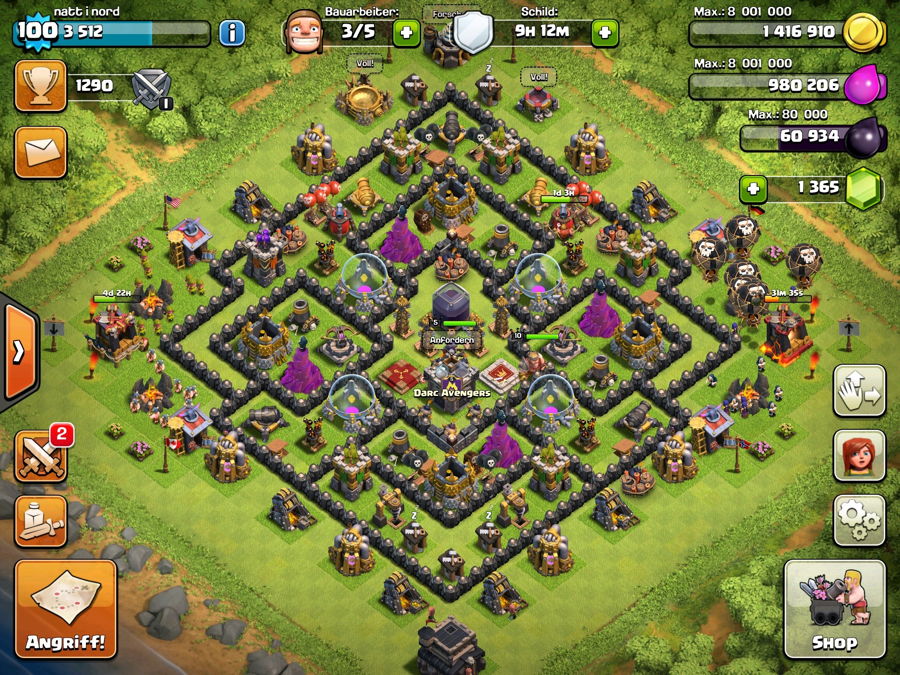Tap the white shield icon
This screenshot has height=675, width=900.
click(x=472, y=33)
